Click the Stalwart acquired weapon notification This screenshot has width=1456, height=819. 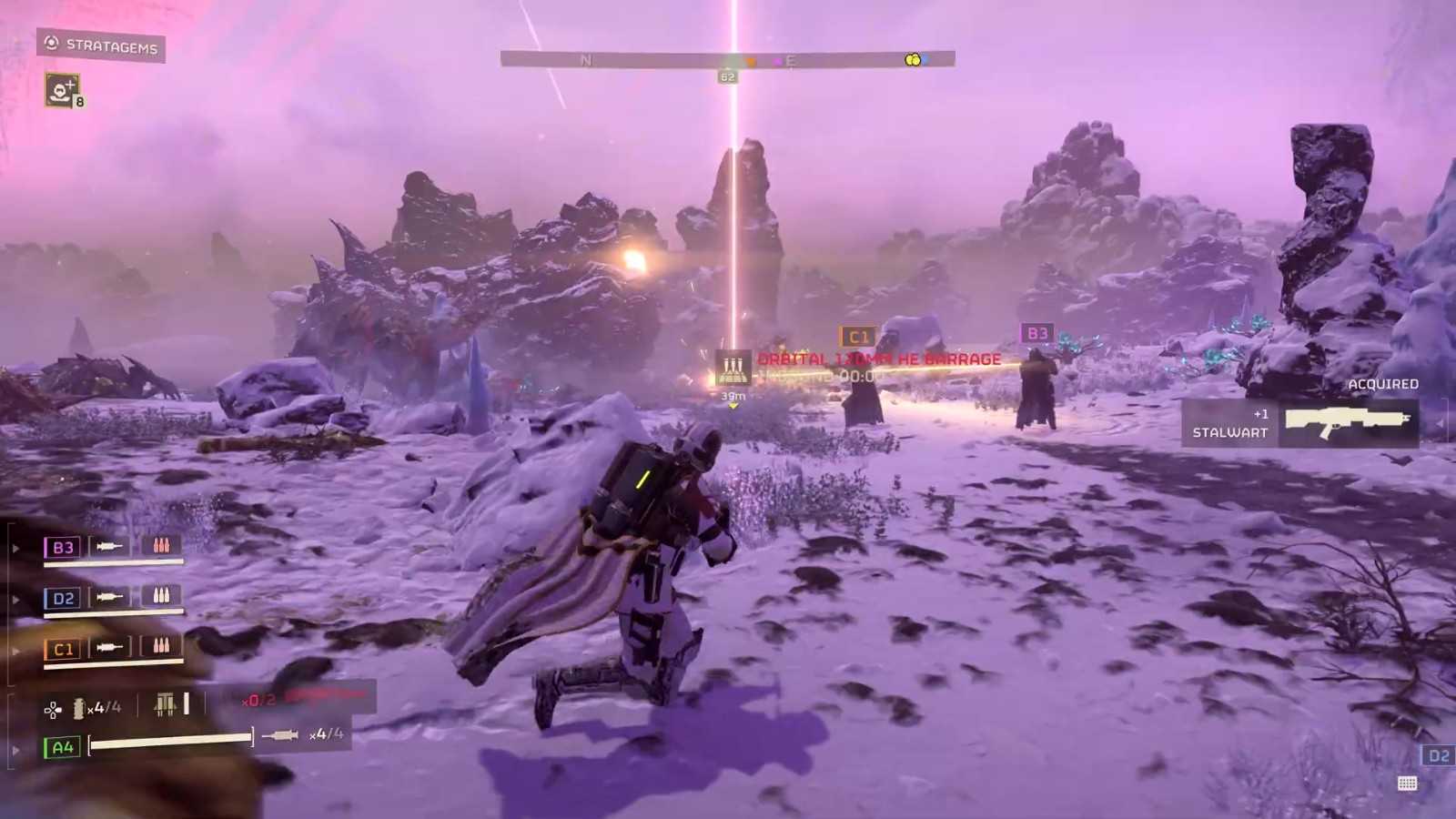(x=1299, y=423)
